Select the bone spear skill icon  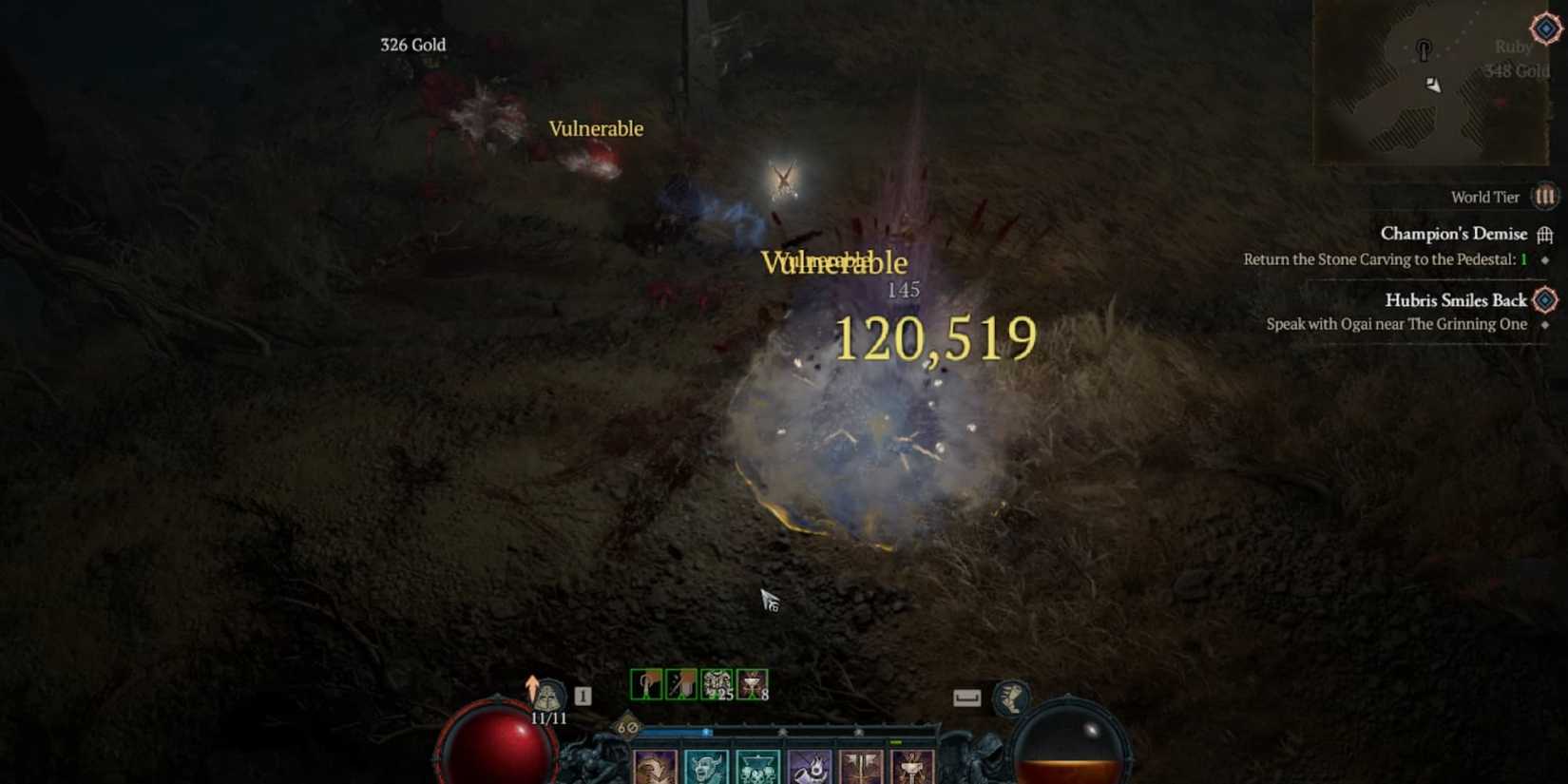pos(863,765)
